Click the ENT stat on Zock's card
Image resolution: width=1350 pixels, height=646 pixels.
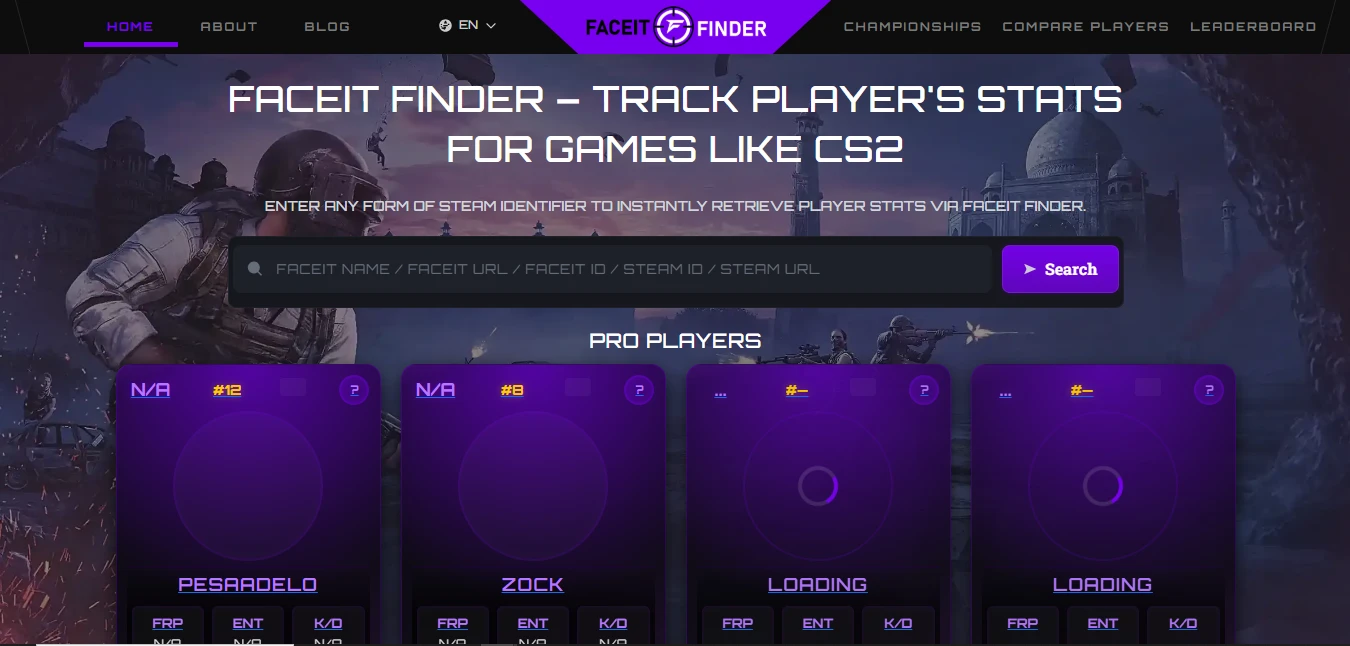pos(533,623)
